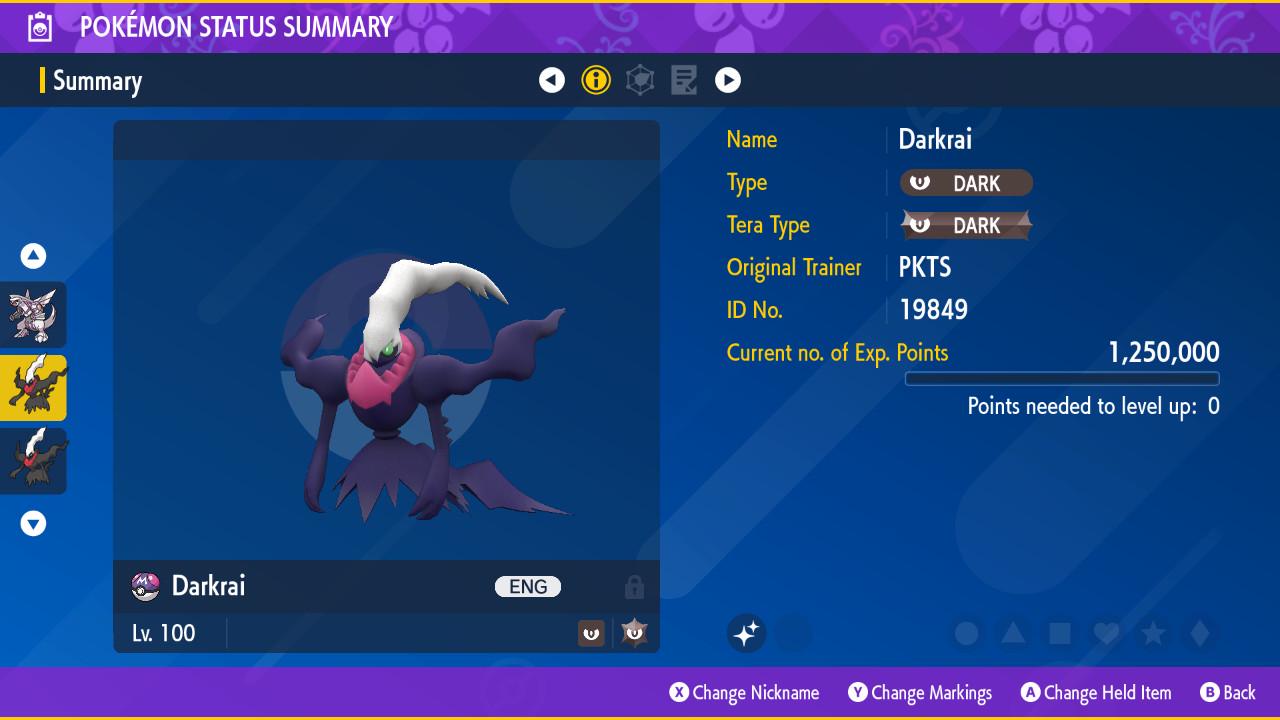Viewport: 1280px width, 720px height.
Task: Choose the highlighted yellow Darkrai thumbnail
Action: click(33, 388)
